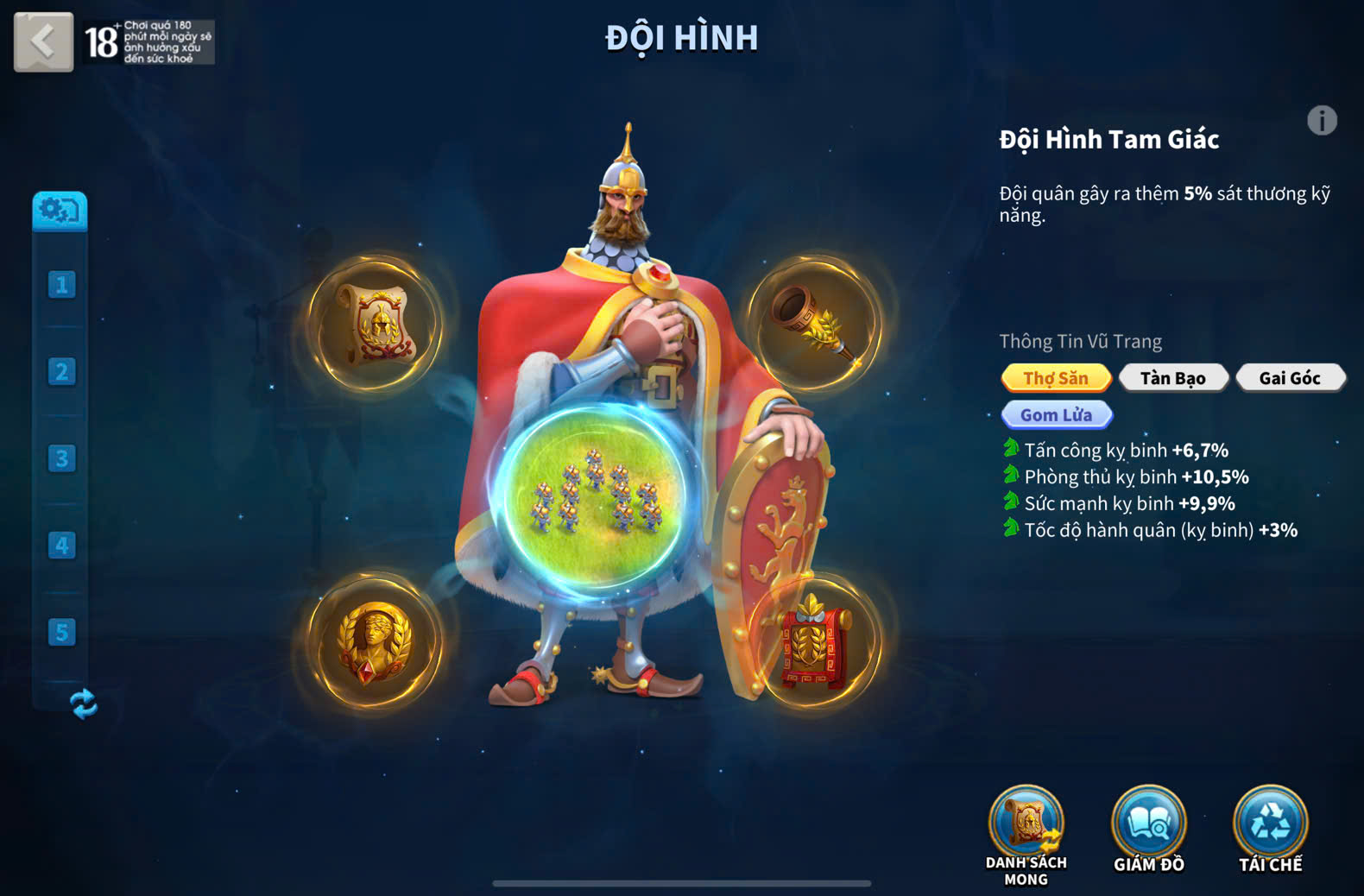Open the formation settings gear tab
The height and width of the screenshot is (896, 1364).
point(60,211)
